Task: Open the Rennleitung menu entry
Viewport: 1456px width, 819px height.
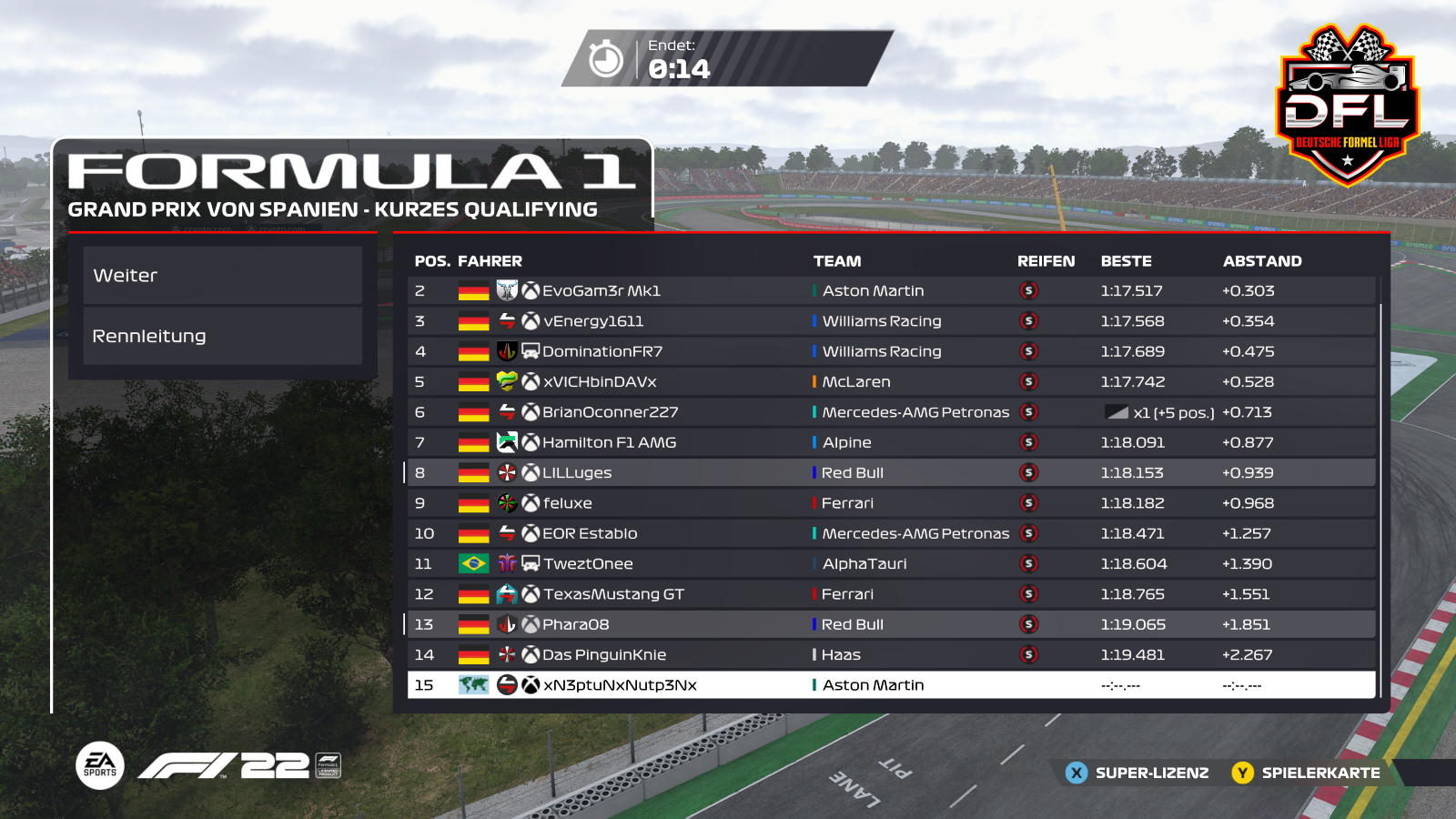Action: click(222, 336)
